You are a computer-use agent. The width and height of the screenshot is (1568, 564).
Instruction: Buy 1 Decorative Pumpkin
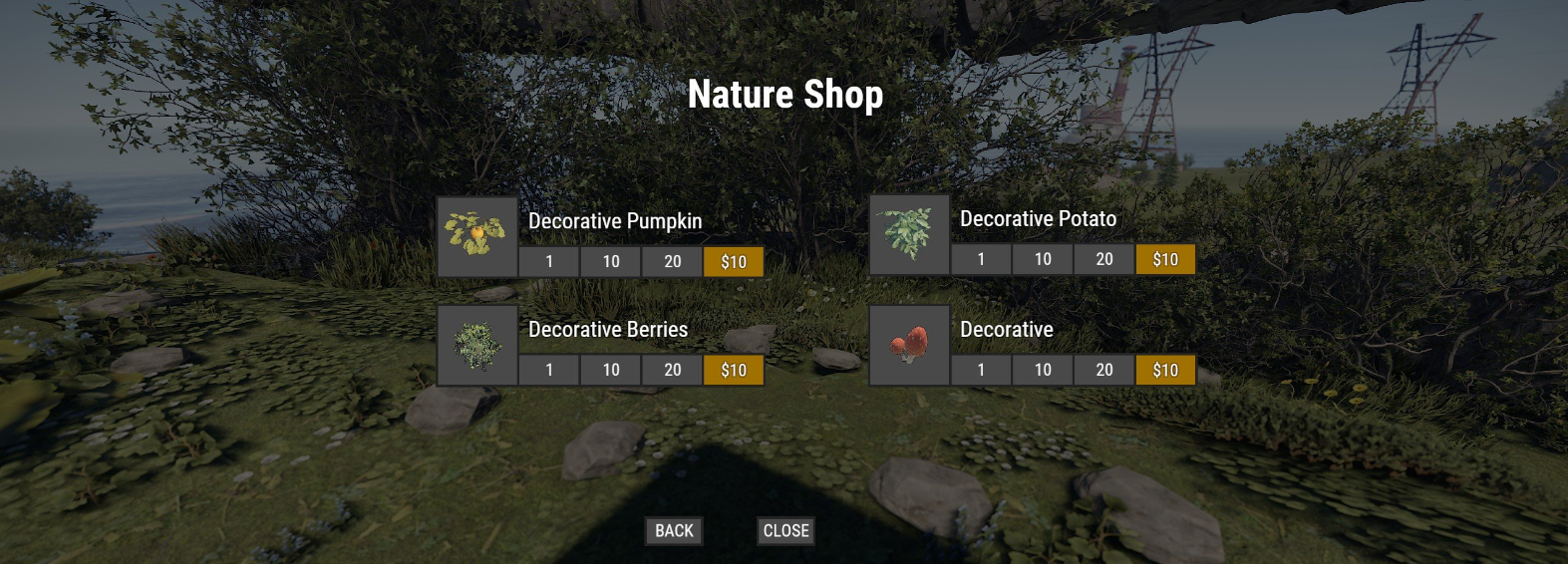(549, 262)
